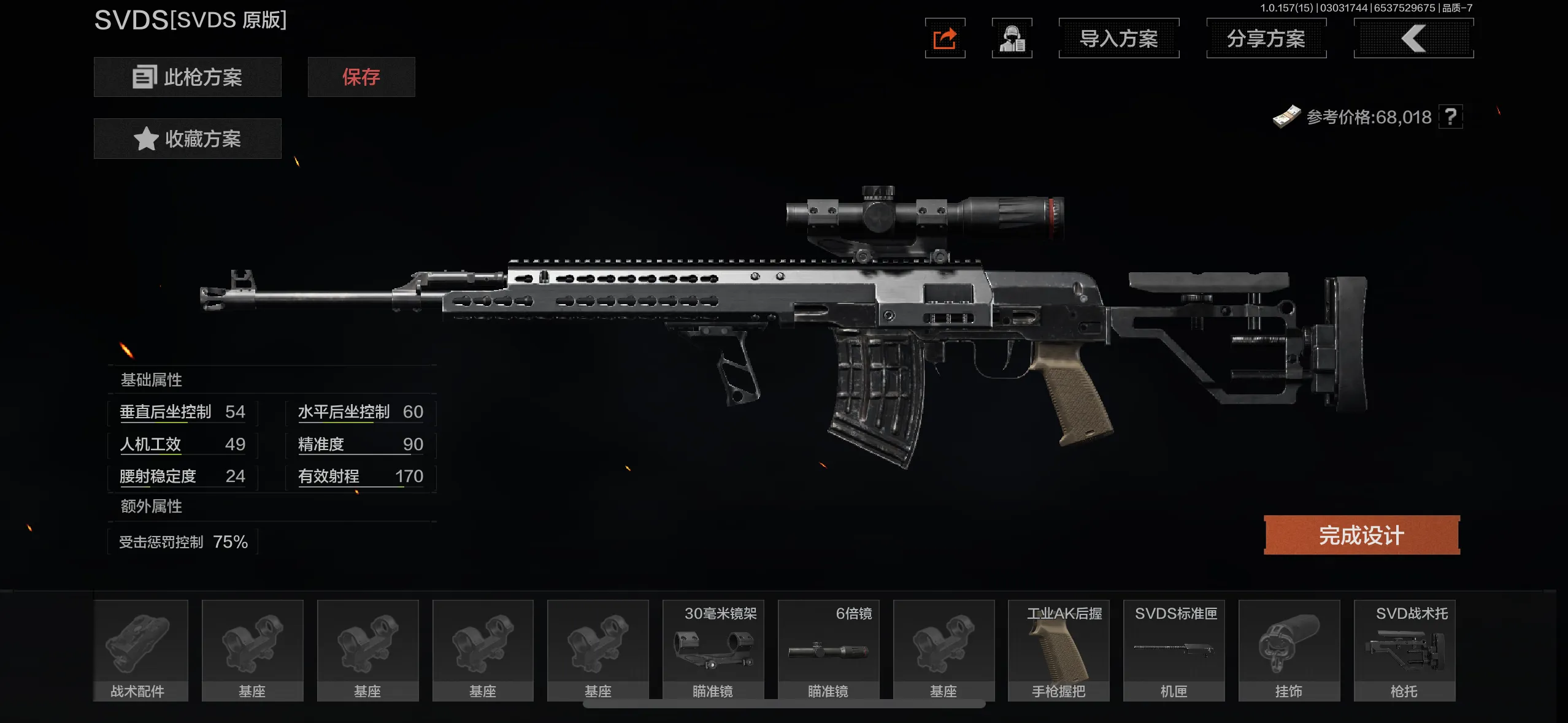The width and height of the screenshot is (1568, 723).
Task: Click the attachment bar horizontal scrollbar
Action: (x=783, y=705)
